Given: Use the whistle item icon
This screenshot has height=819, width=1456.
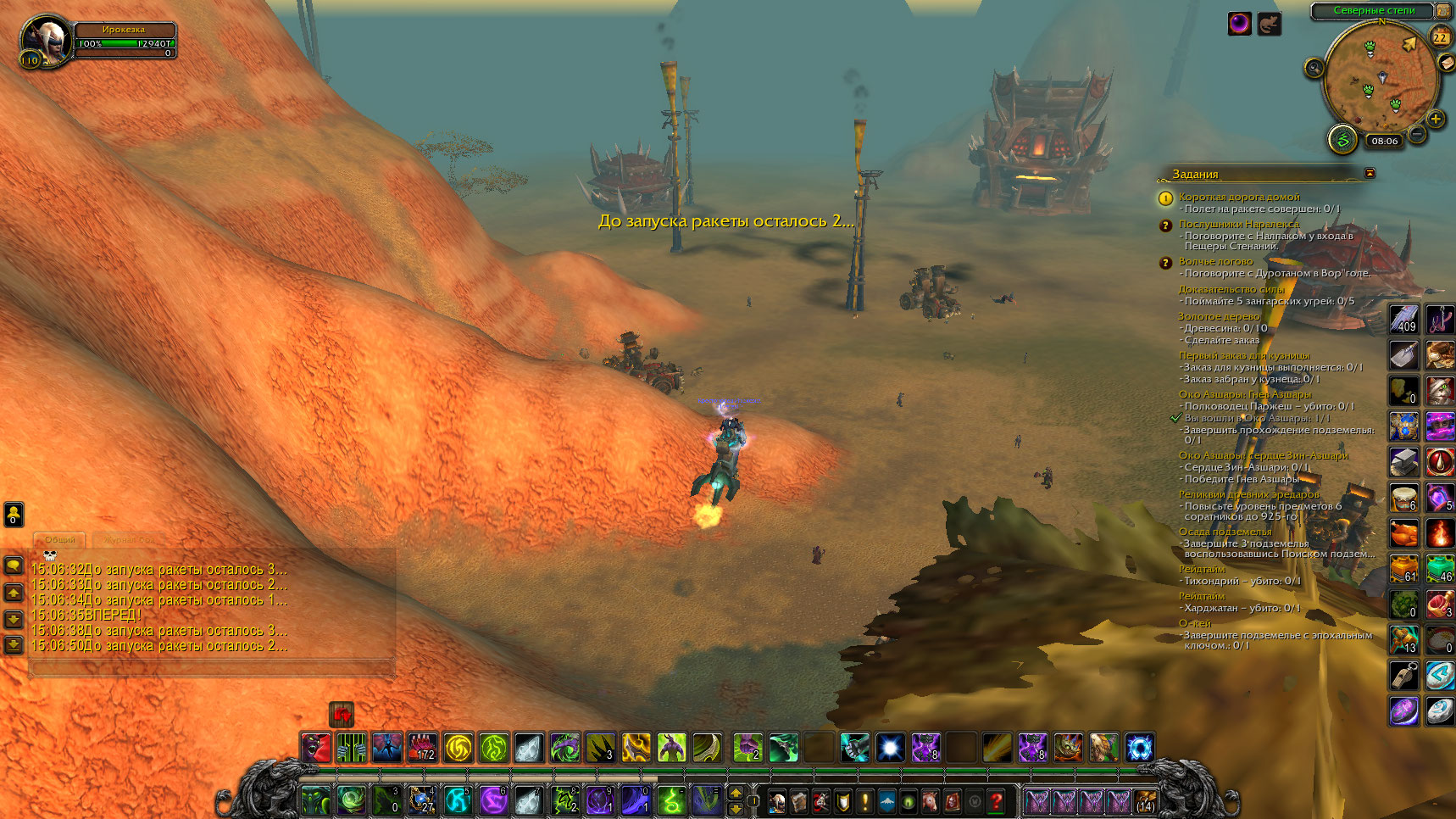Looking at the screenshot, I should 1403,676.
